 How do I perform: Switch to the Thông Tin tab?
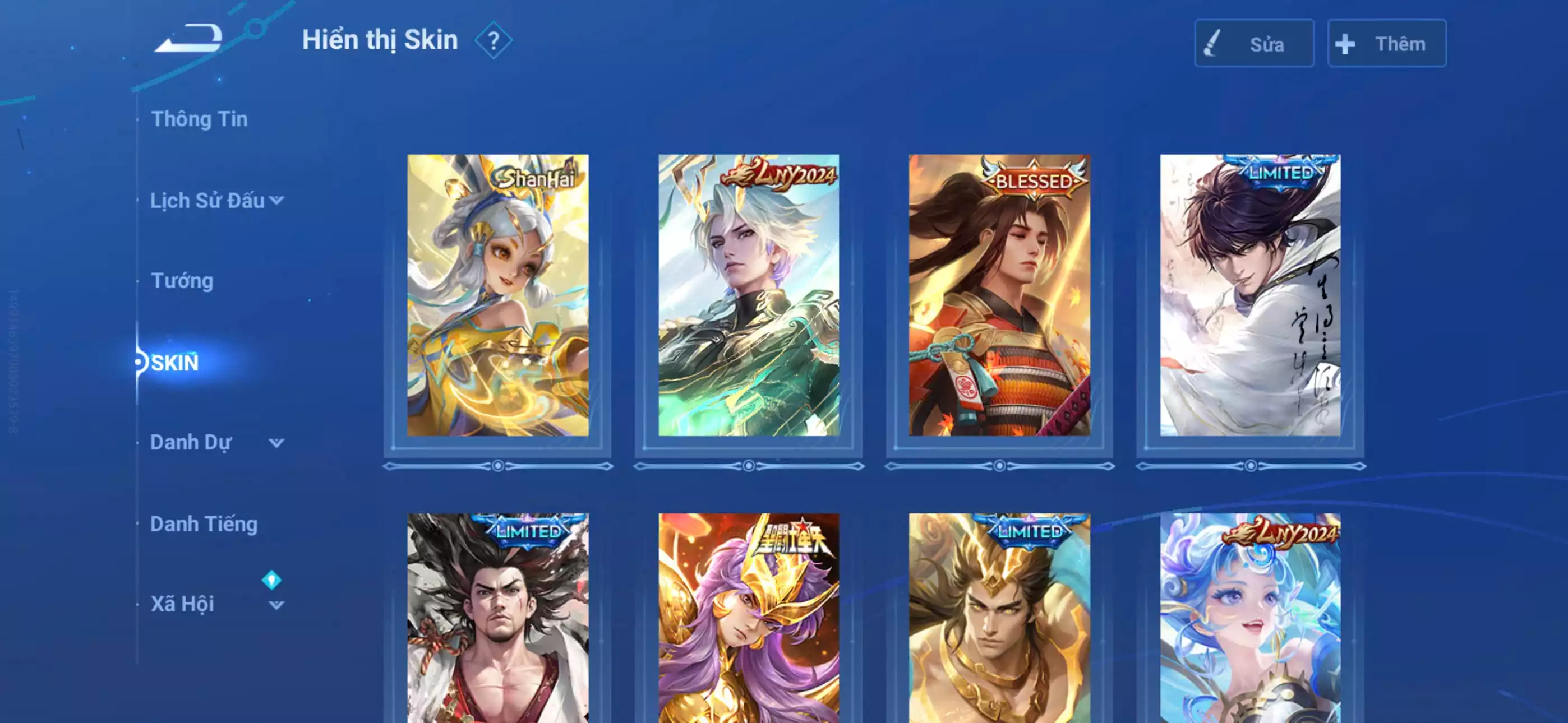[x=201, y=119]
